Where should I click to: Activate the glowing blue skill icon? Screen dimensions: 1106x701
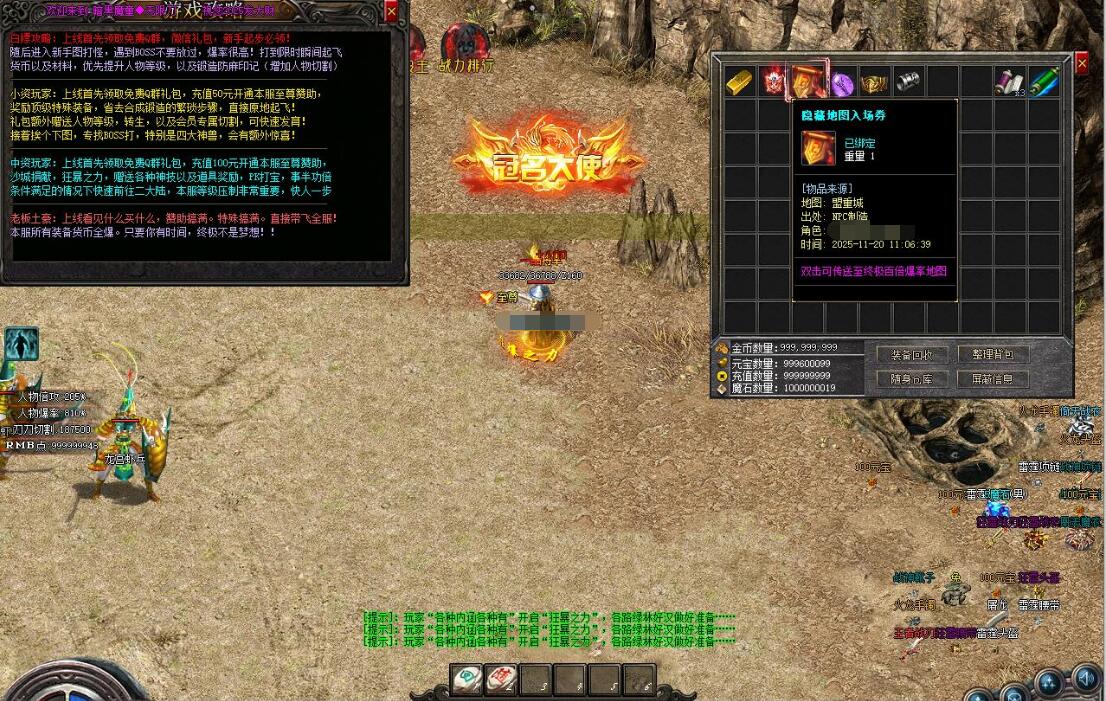[x=21, y=343]
